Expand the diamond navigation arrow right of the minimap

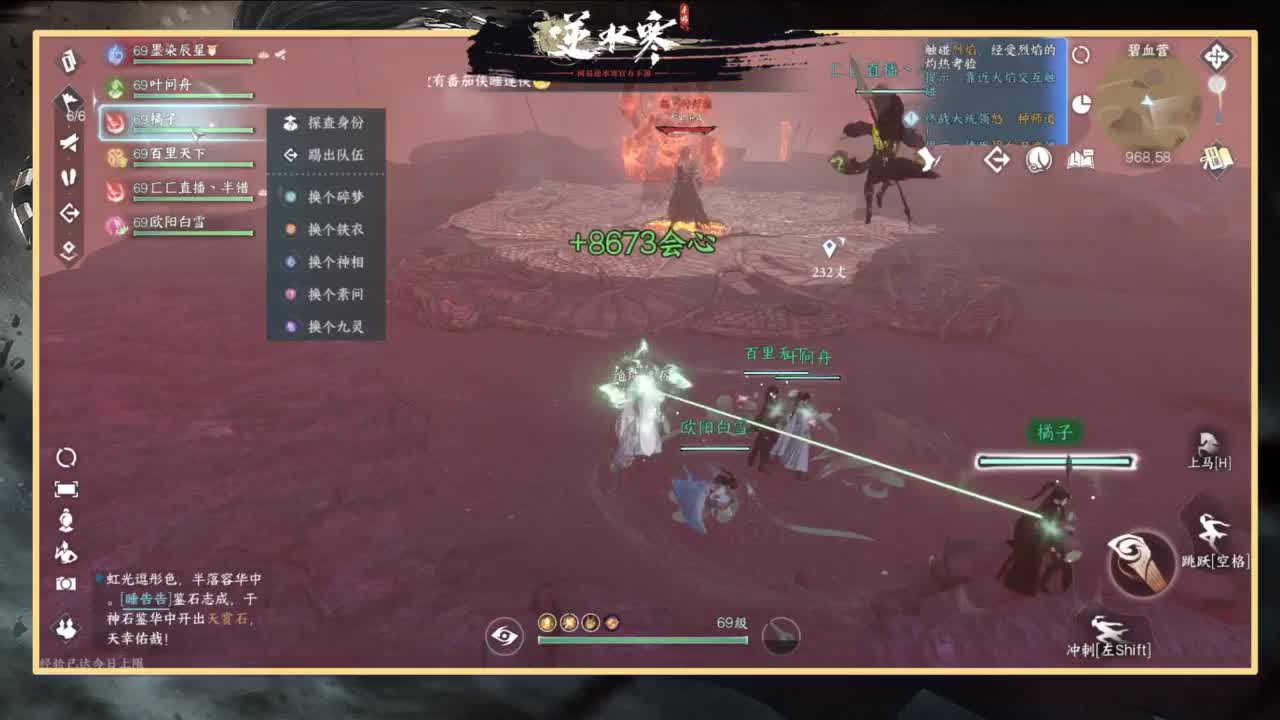[1215, 58]
